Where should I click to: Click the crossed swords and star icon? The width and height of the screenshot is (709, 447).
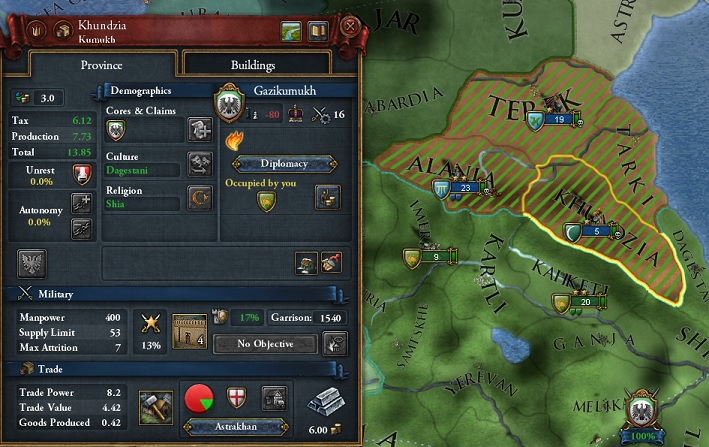[154, 323]
